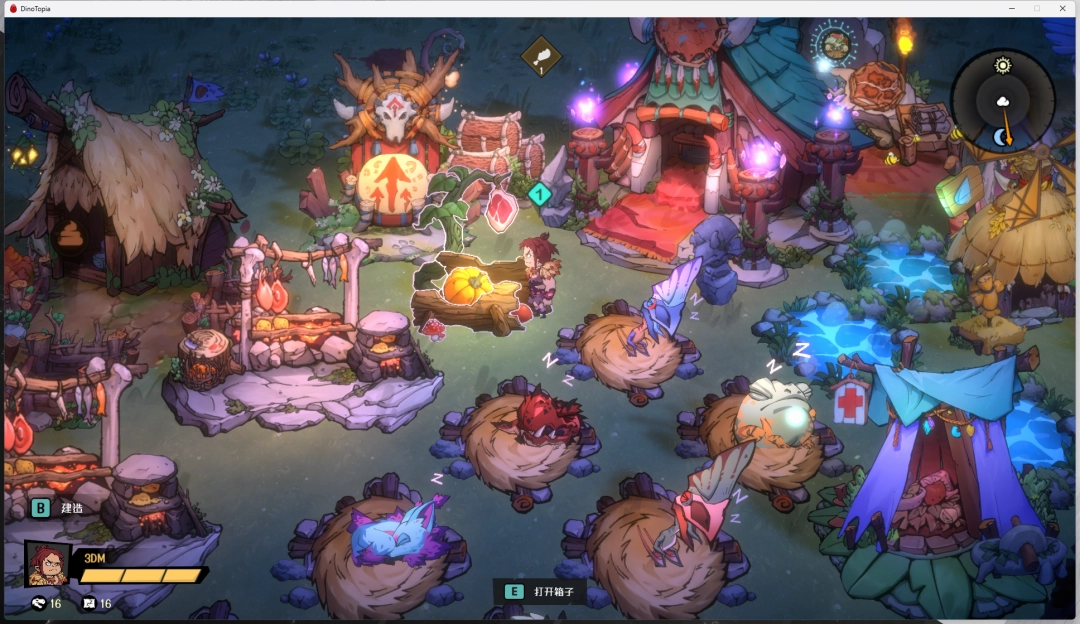Select the red-haired 3DM player portrait
This screenshot has height=624, width=1080.
(x=47, y=564)
